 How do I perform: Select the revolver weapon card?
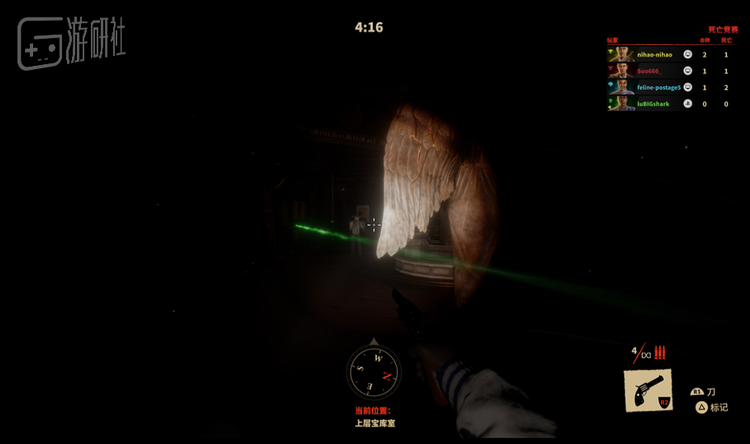648,390
